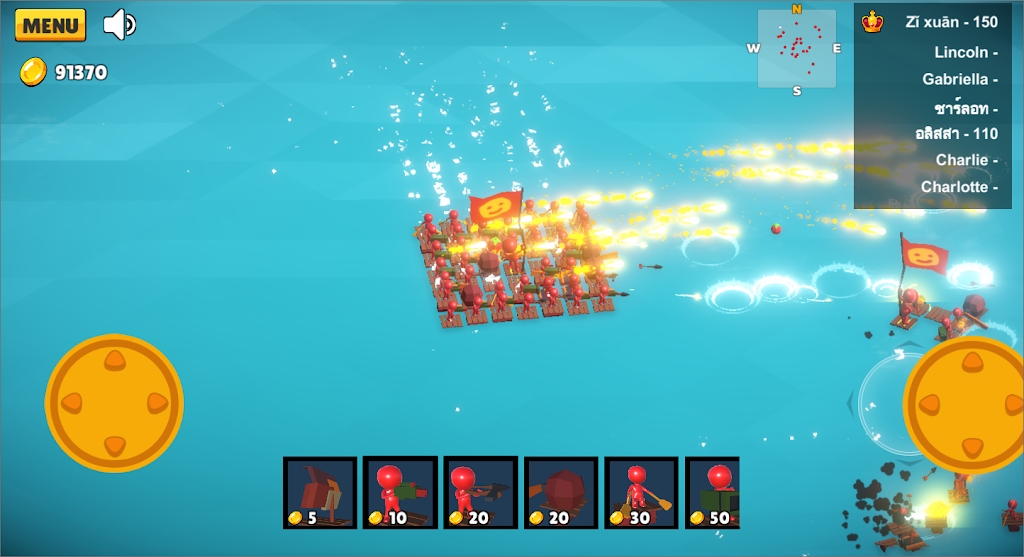Buy the 10-coin bazooka soldier
The height and width of the screenshot is (557, 1024).
click(400, 493)
